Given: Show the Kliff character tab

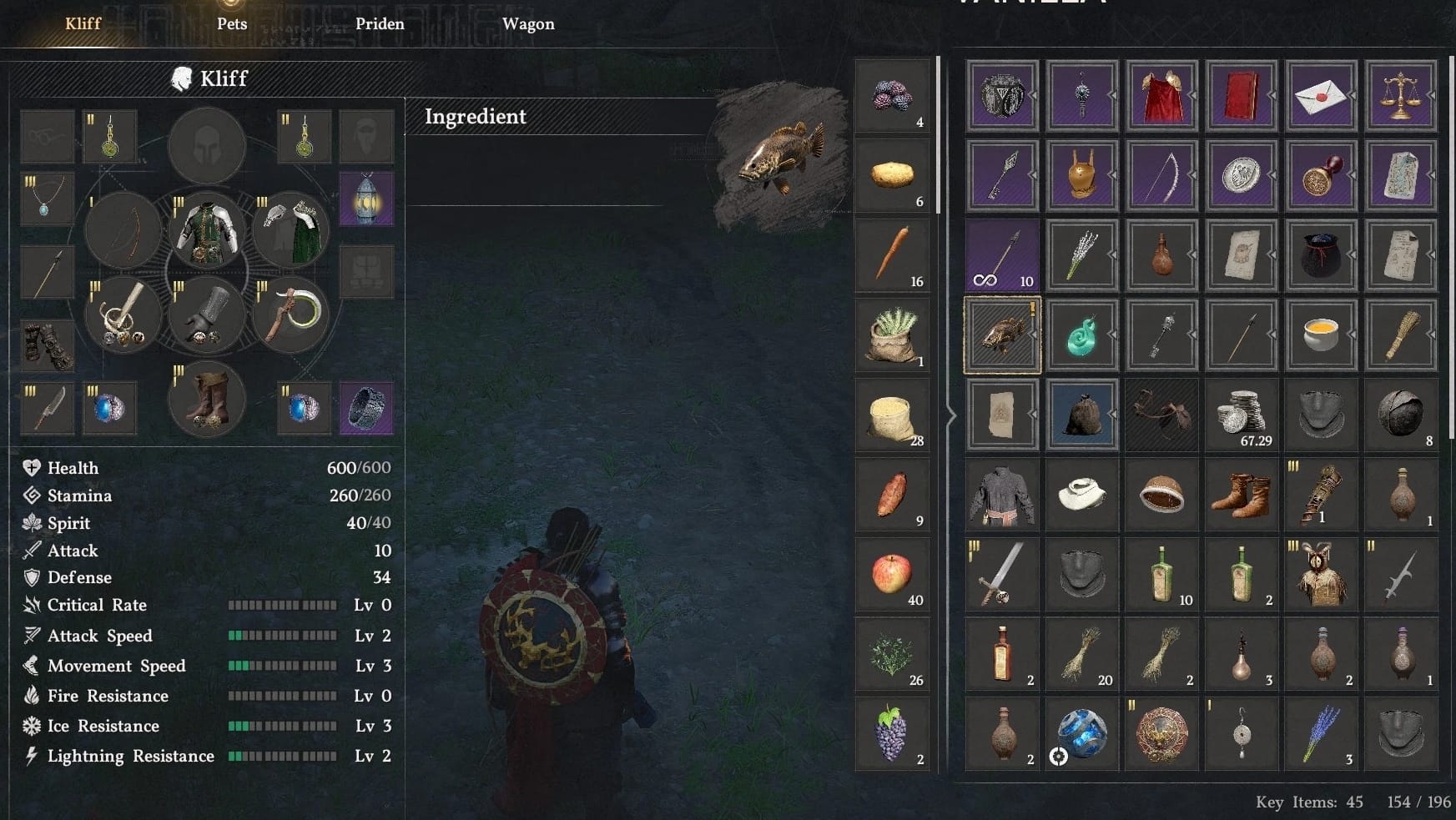Looking at the screenshot, I should 83,24.
